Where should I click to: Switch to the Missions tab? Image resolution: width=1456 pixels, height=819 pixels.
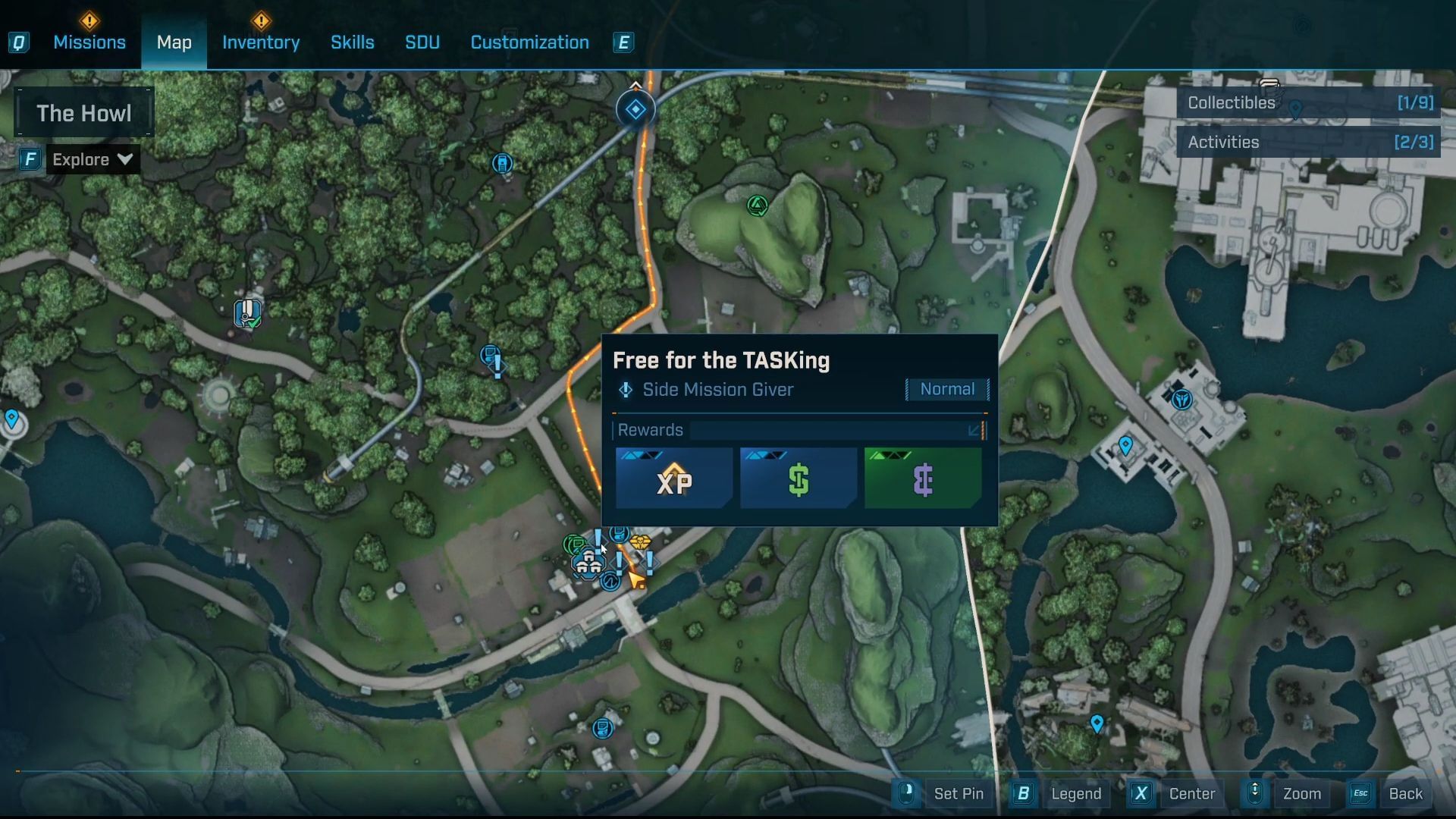click(89, 42)
